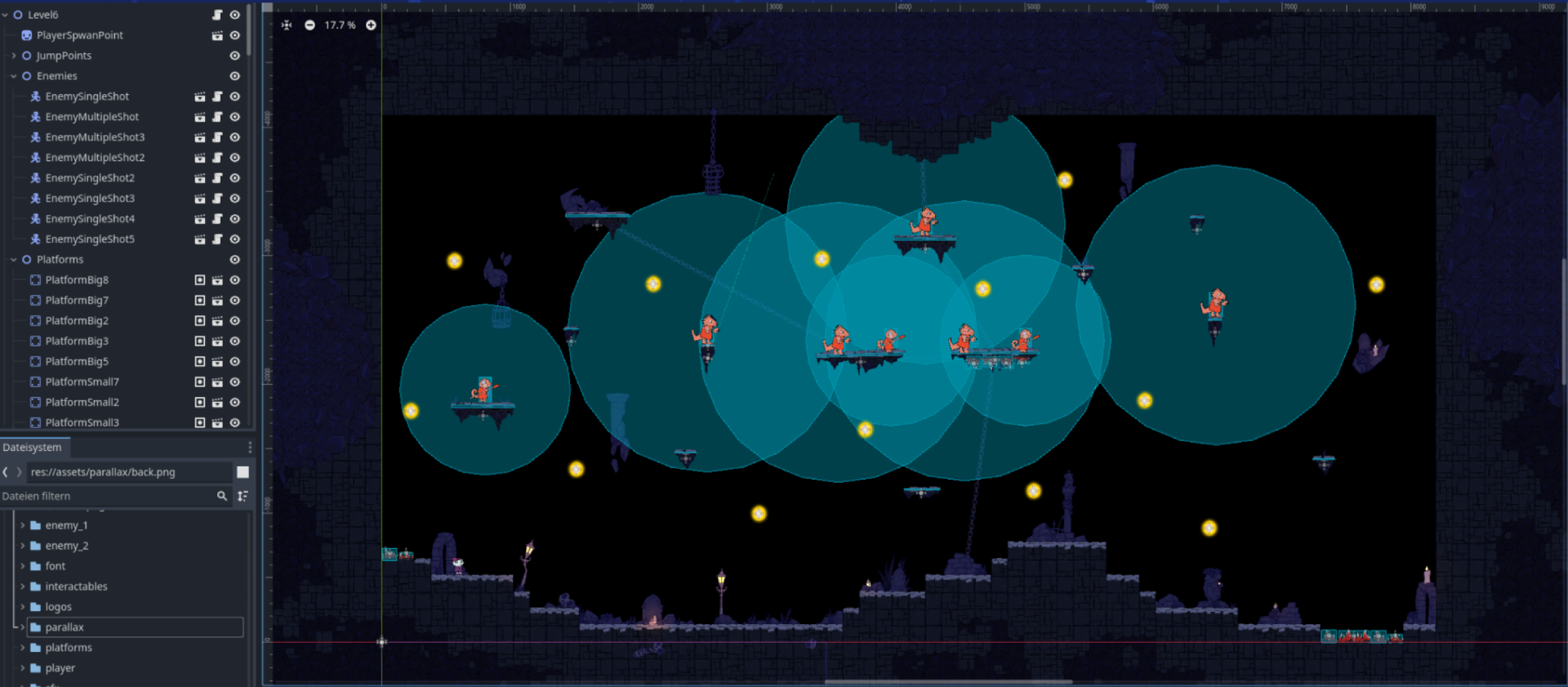Zoom out using the minus icon
The width and height of the screenshot is (1568, 687).
tap(310, 25)
